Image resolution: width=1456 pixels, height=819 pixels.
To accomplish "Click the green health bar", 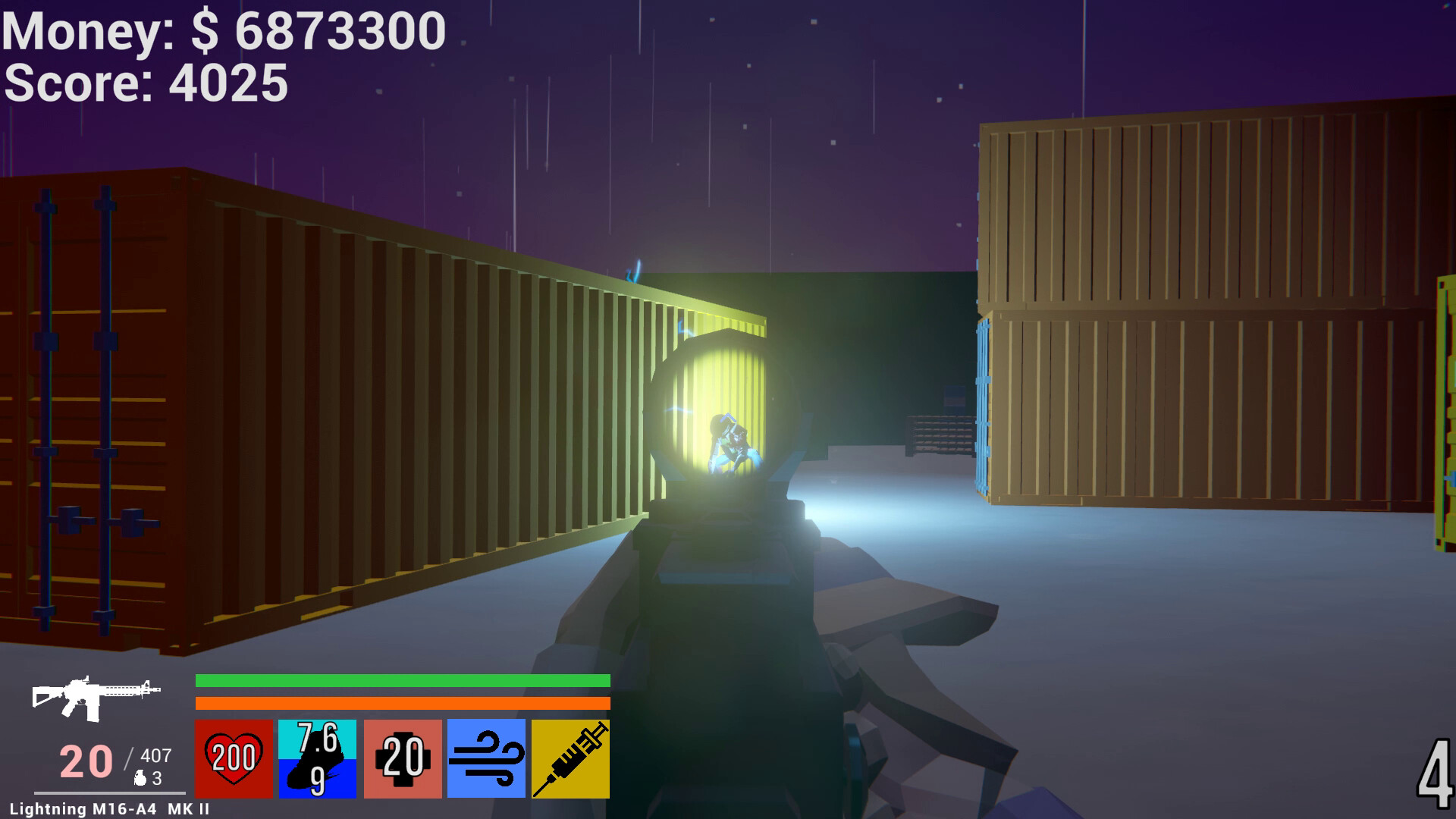I will (x=402, y=680).
